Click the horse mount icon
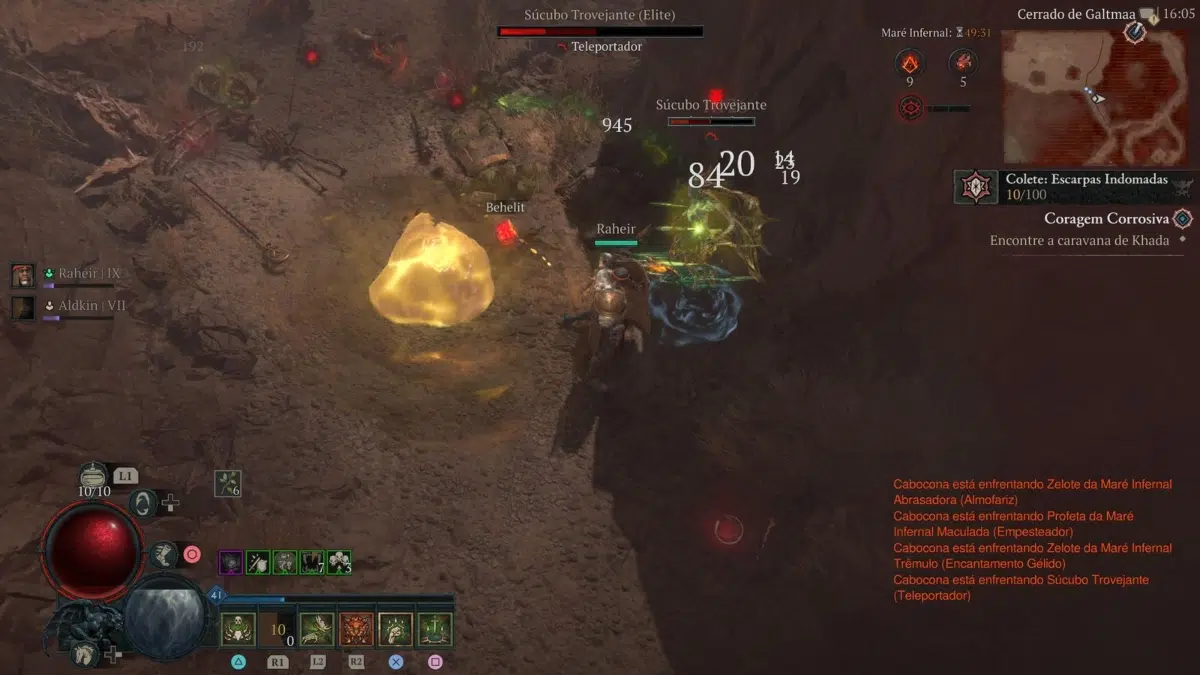1200x675 pixels. click(84, 655)
